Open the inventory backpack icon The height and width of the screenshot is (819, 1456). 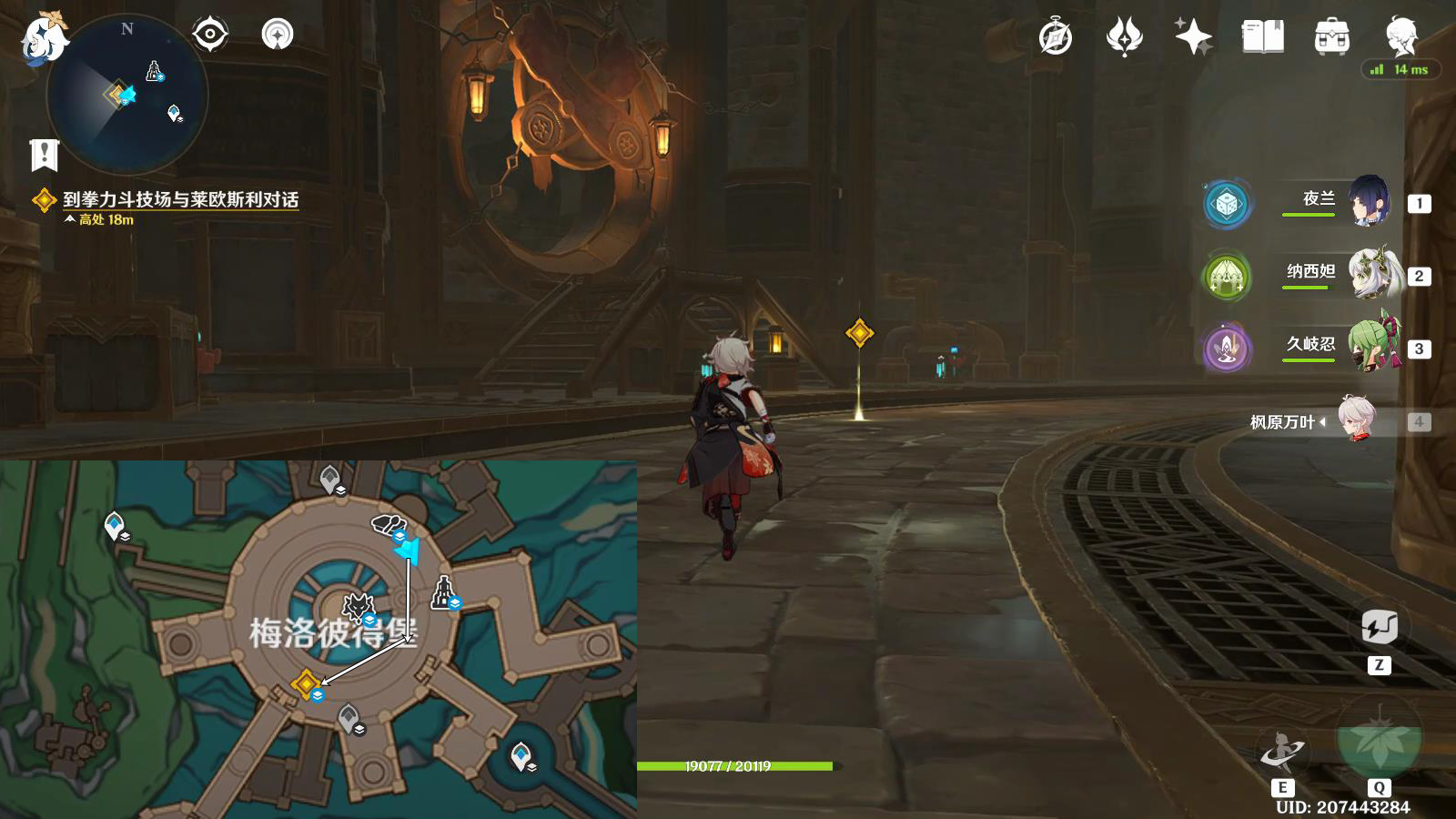(x=1330, y=36)
